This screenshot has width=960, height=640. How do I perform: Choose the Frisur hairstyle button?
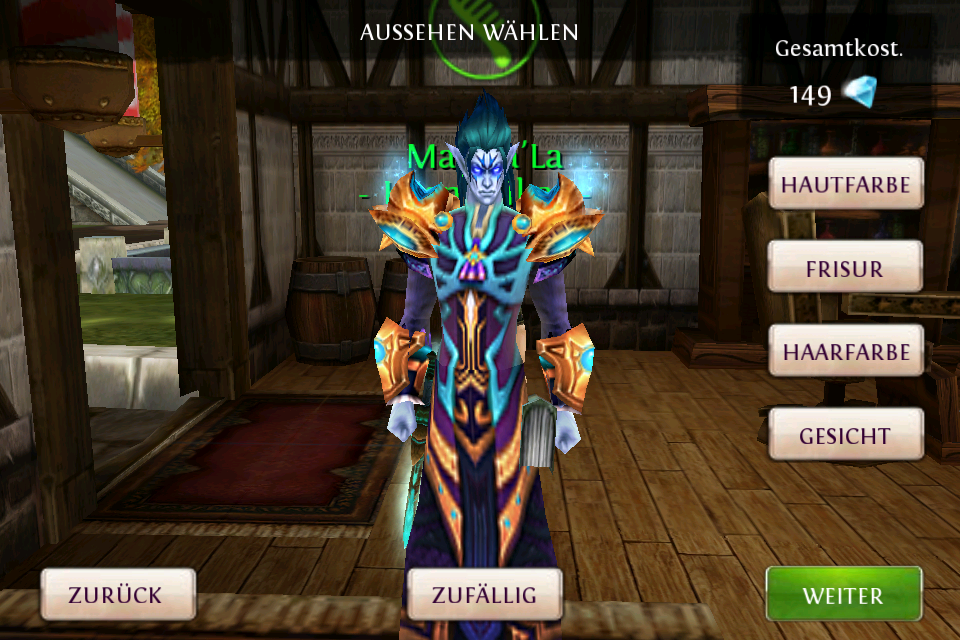click(845, 268)
